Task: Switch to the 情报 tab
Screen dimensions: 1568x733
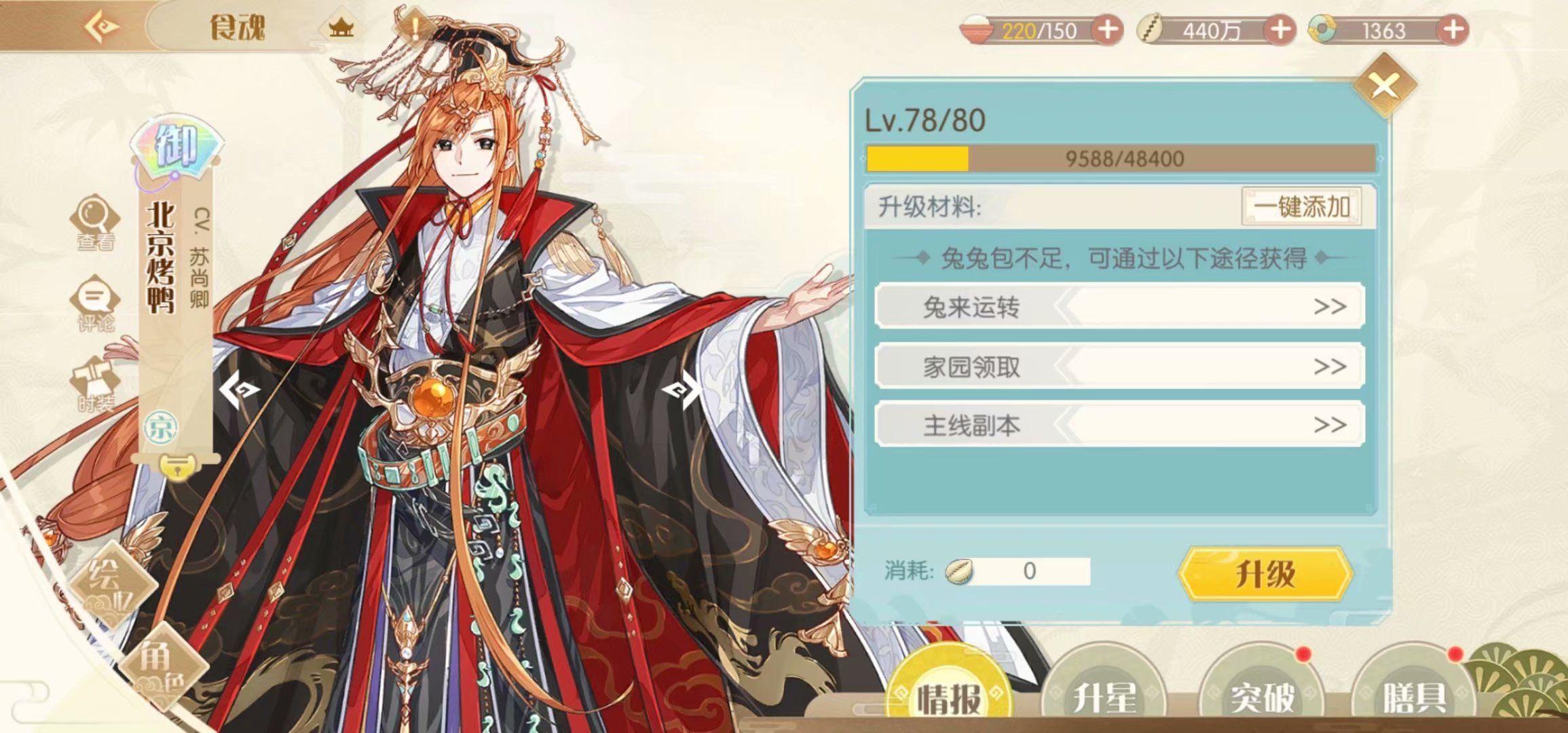Action: pos(949,696)
